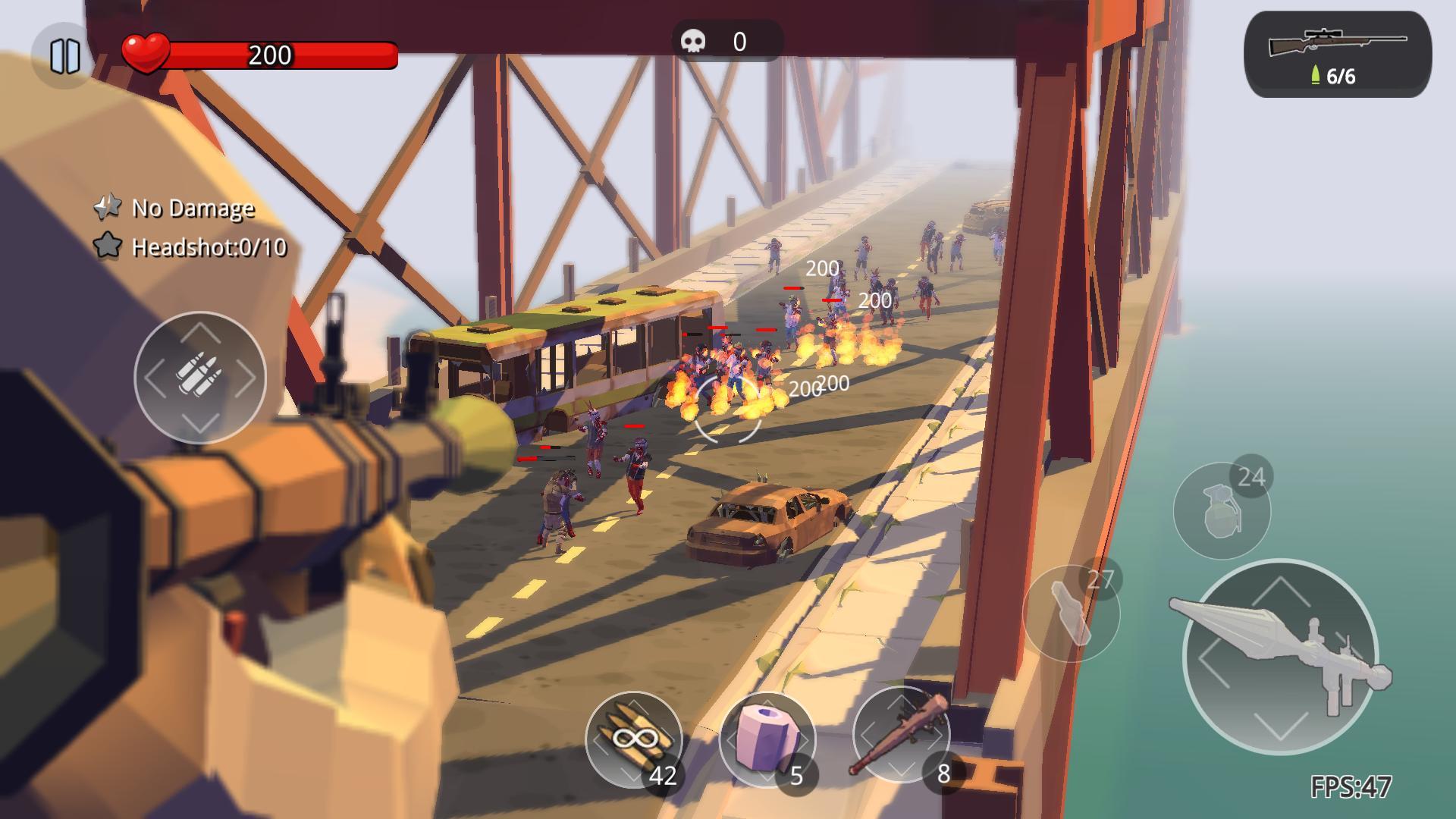Select the infinite ammo belt slot
Screen dimensions: 1456x819
tap(633, 738)
